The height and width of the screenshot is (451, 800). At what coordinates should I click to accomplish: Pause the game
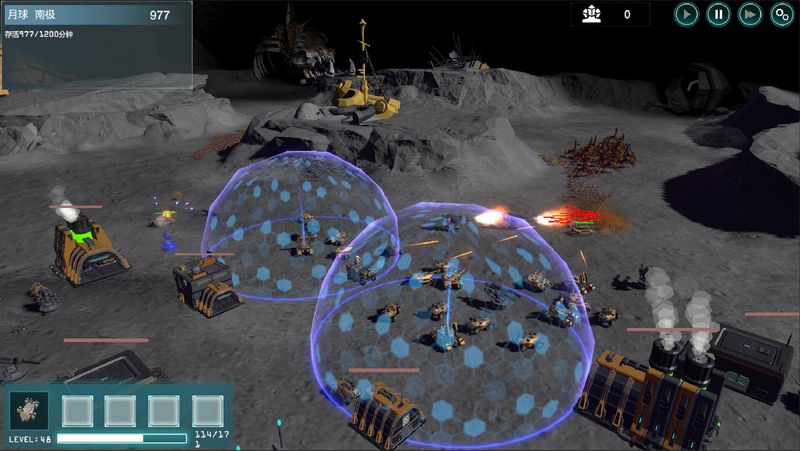[x=718, y=14]
